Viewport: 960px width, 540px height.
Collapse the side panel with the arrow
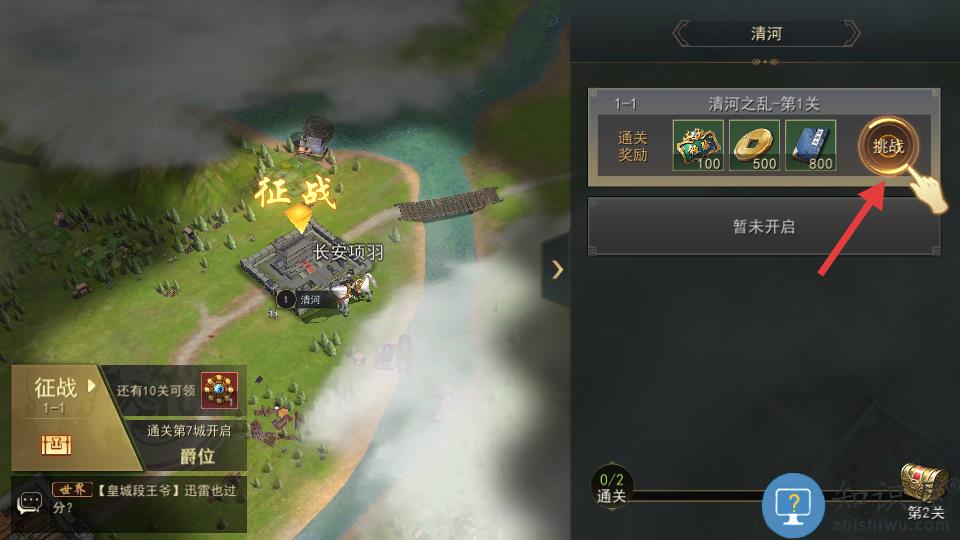coord(557,269)
